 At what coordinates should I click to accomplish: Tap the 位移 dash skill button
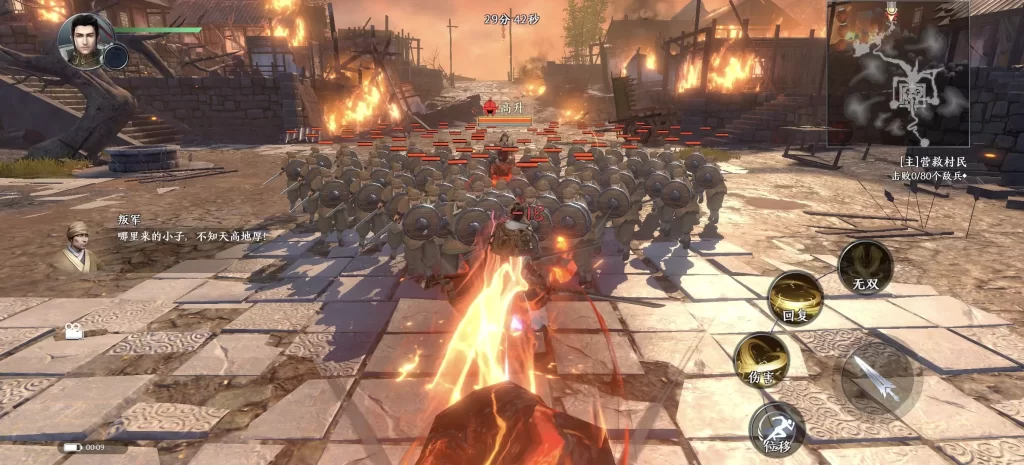tap(777, 428)
